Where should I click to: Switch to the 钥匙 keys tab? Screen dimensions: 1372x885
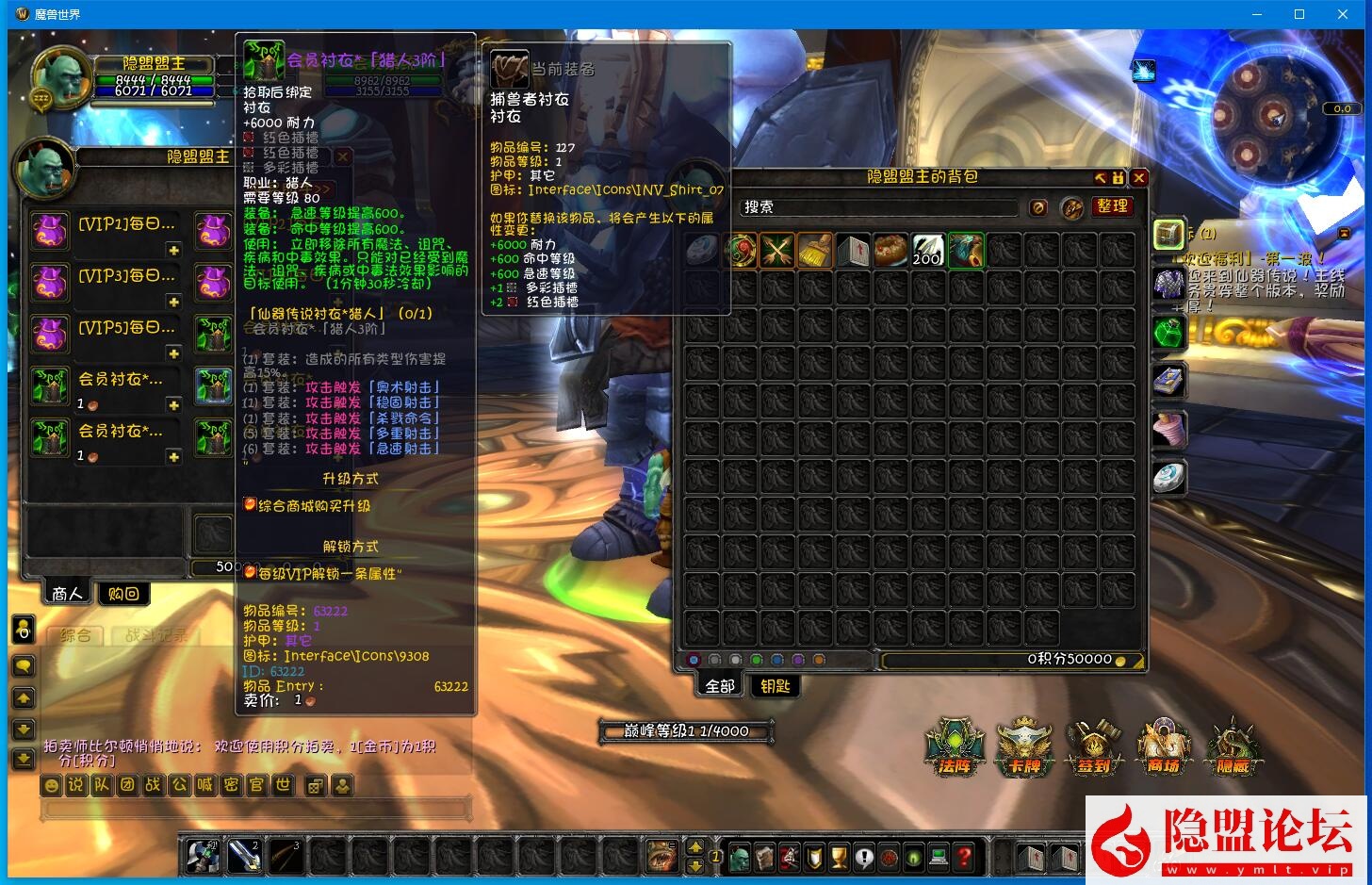[775, 686]
